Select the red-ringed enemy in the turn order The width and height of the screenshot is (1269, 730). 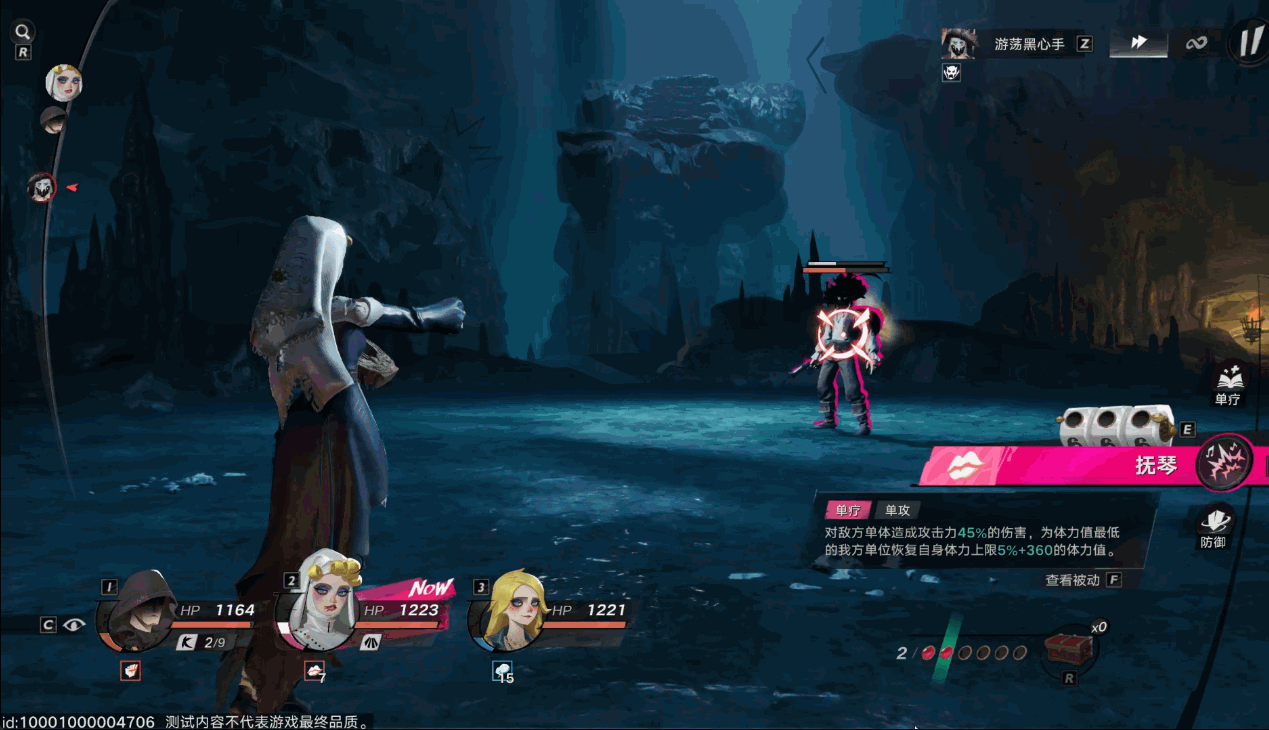pos(41,187)
